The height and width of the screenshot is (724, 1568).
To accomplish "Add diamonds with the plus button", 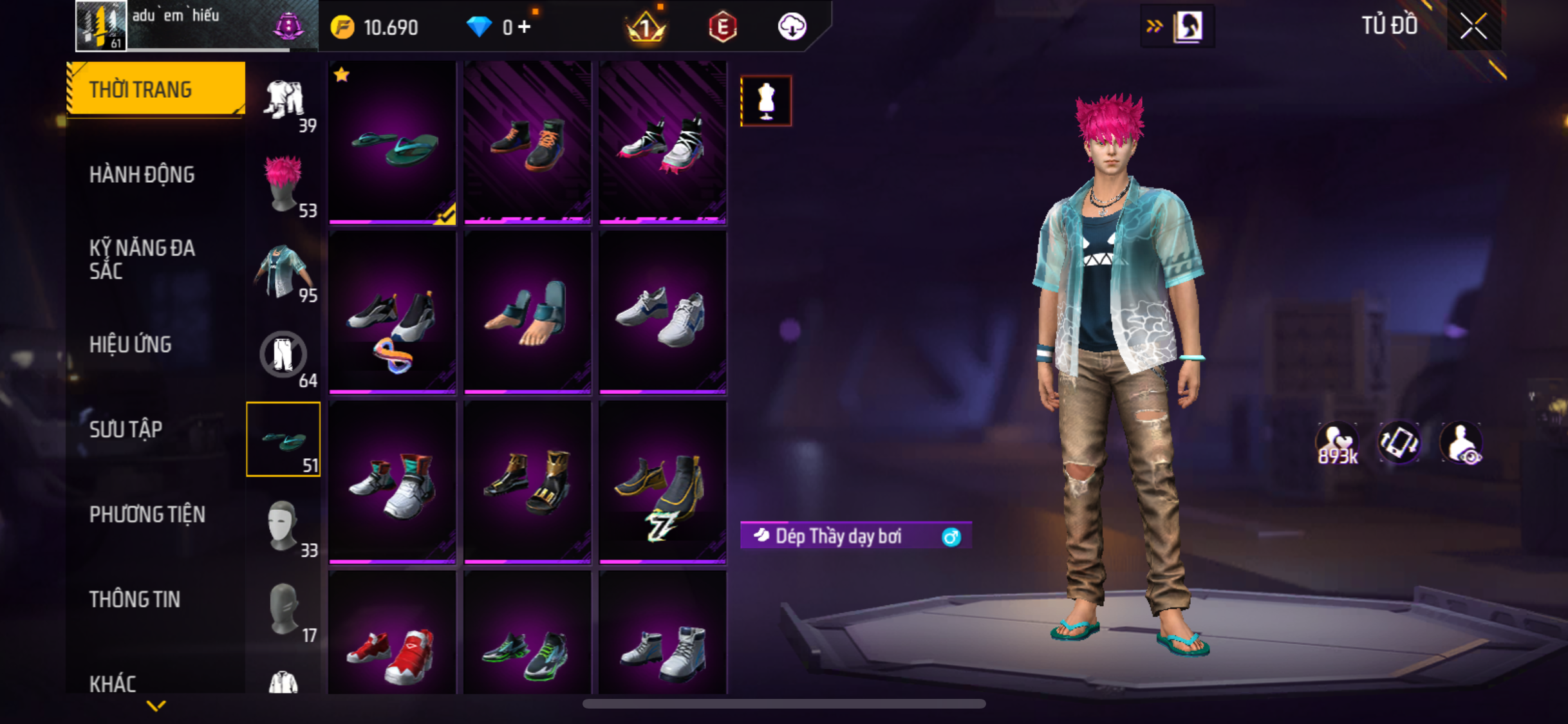I will point(525,27).
